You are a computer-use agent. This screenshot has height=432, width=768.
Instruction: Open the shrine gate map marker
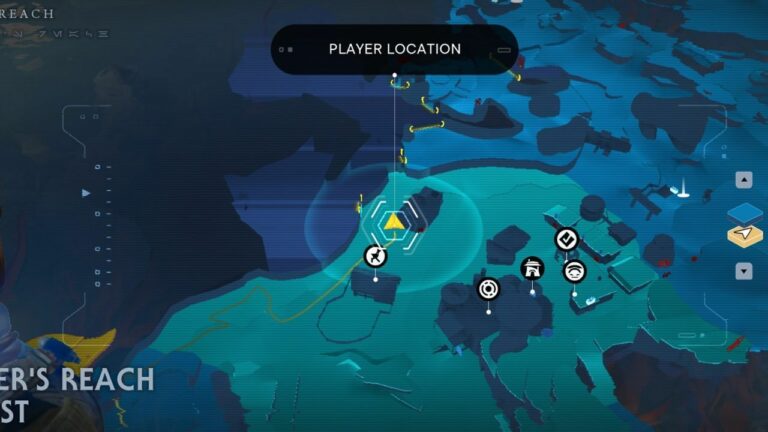point(532,268)
